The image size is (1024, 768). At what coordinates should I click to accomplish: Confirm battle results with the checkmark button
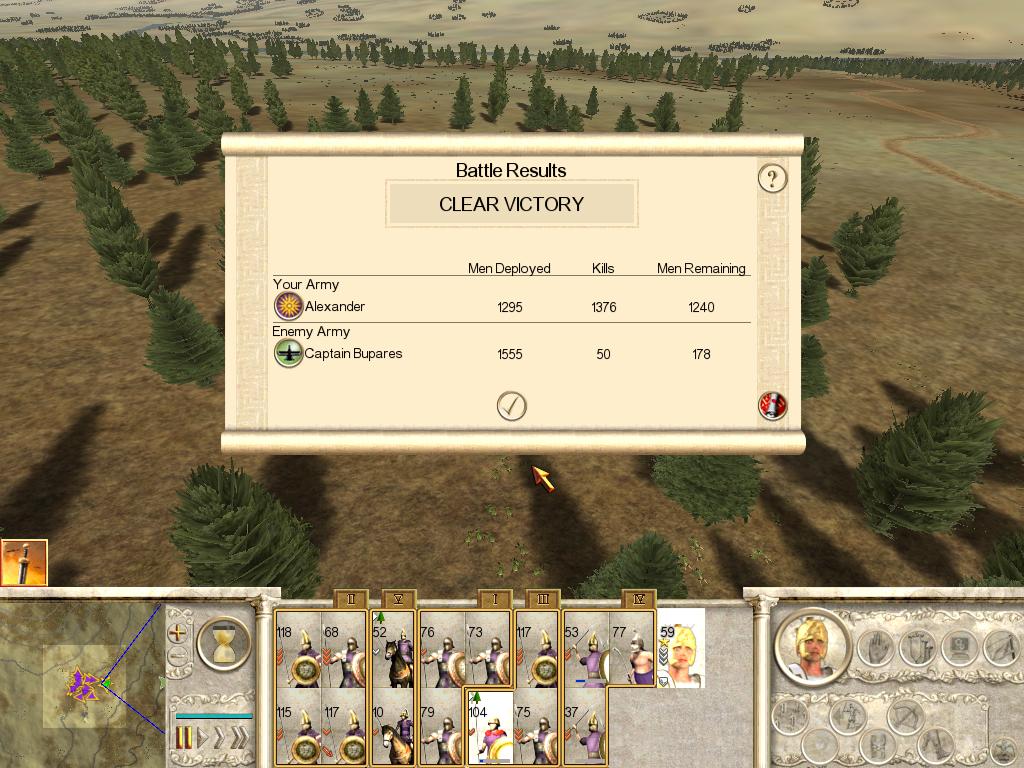[x=511, y=405]
